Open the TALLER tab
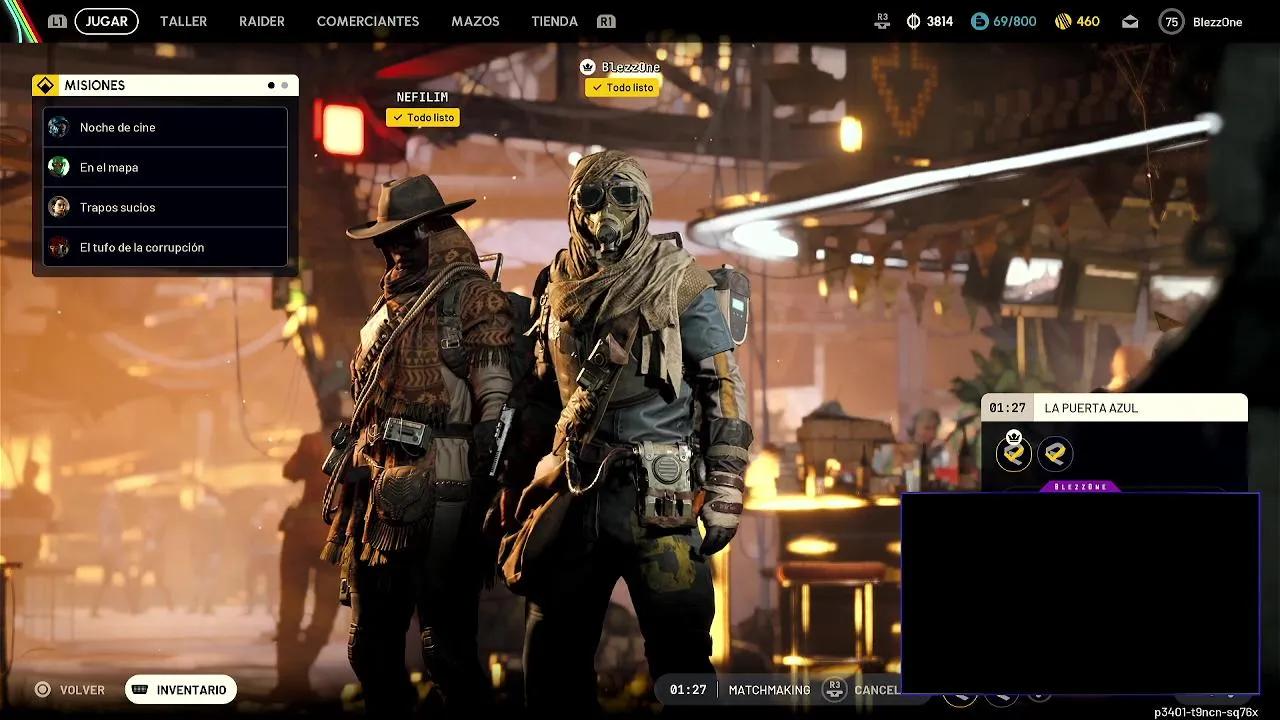This screenshot has height=720, width=1280. click(x=184, y=21)
